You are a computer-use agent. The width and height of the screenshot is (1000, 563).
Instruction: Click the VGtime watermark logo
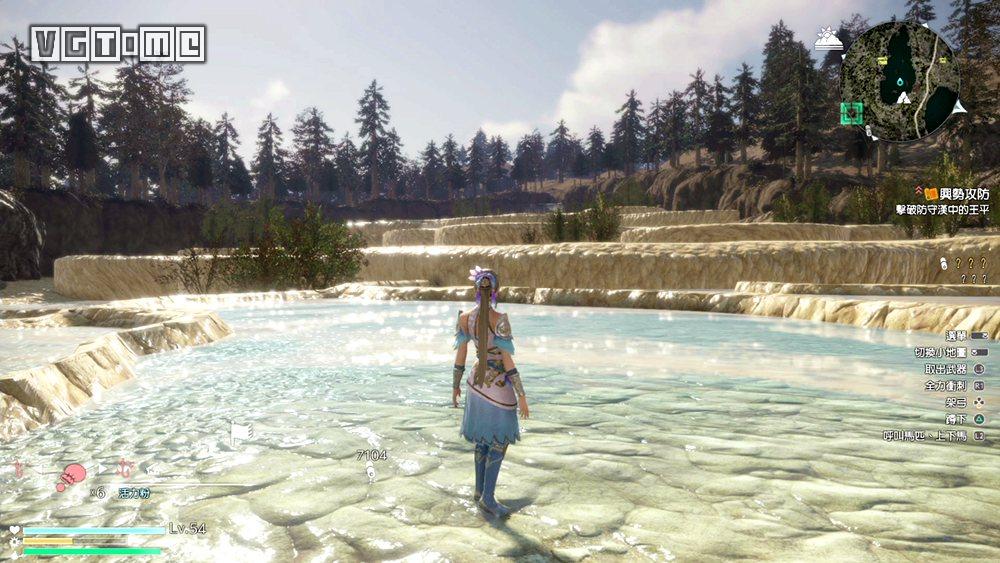pyautogui.click(x=117, y=44)
